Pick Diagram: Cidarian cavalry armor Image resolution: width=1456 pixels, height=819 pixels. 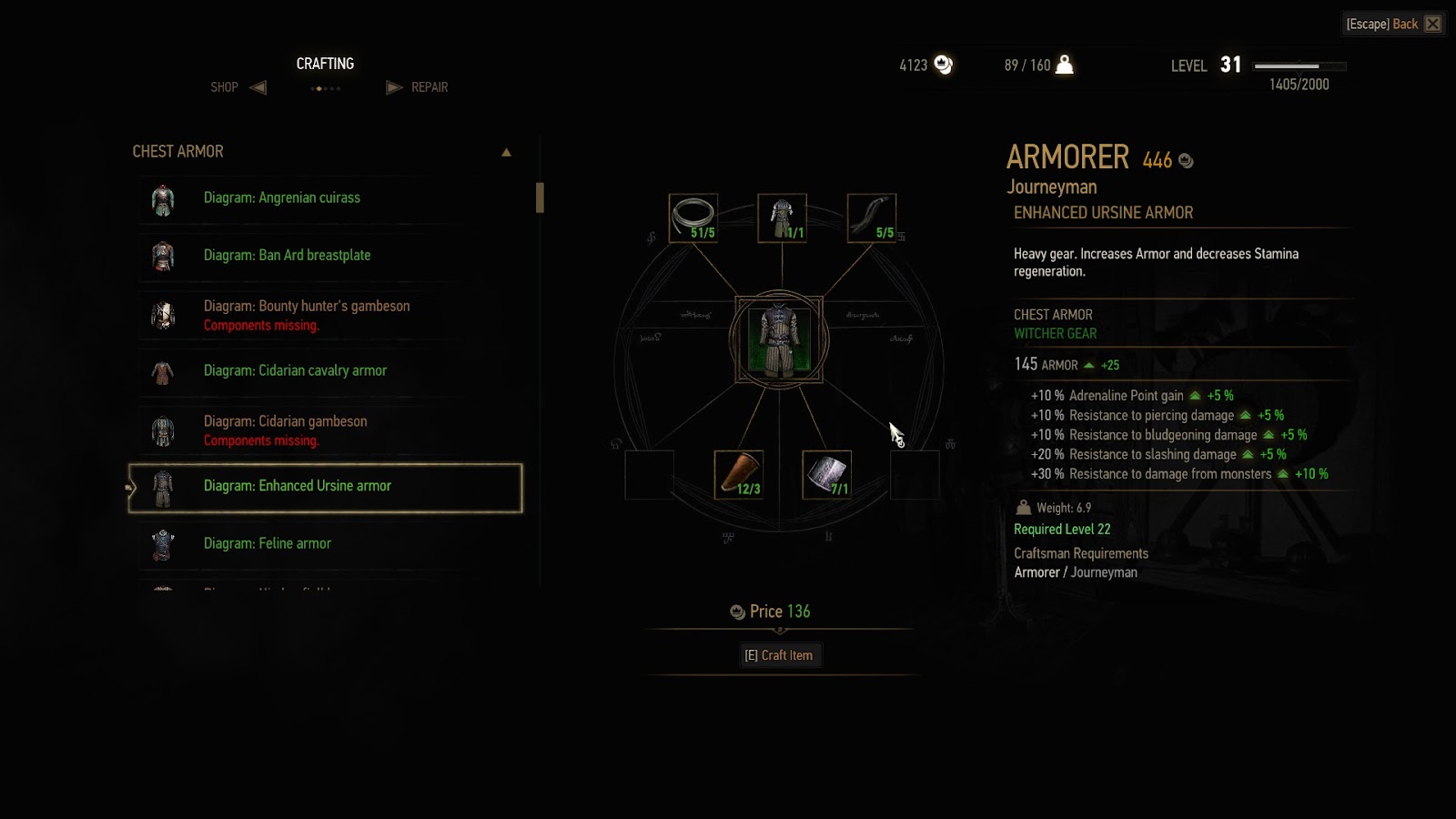(295, 371)
